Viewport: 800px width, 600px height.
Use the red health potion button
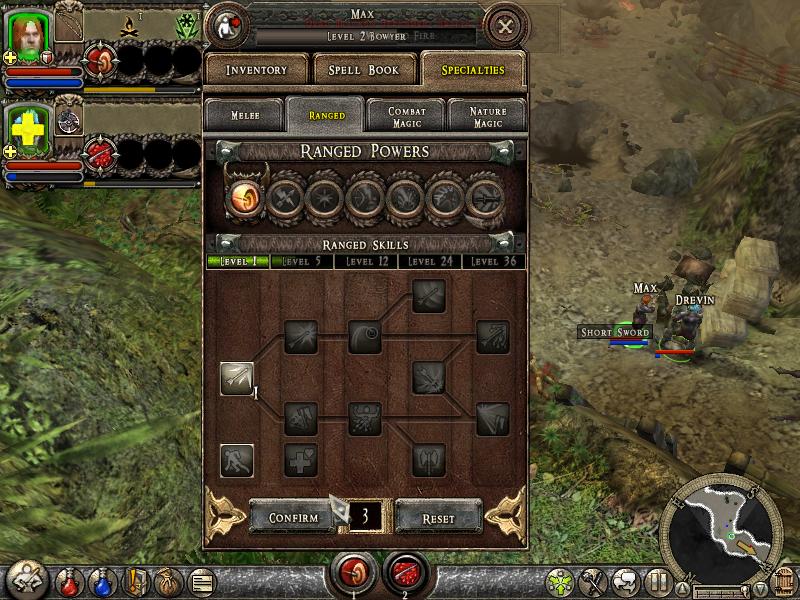pos(69,580)
